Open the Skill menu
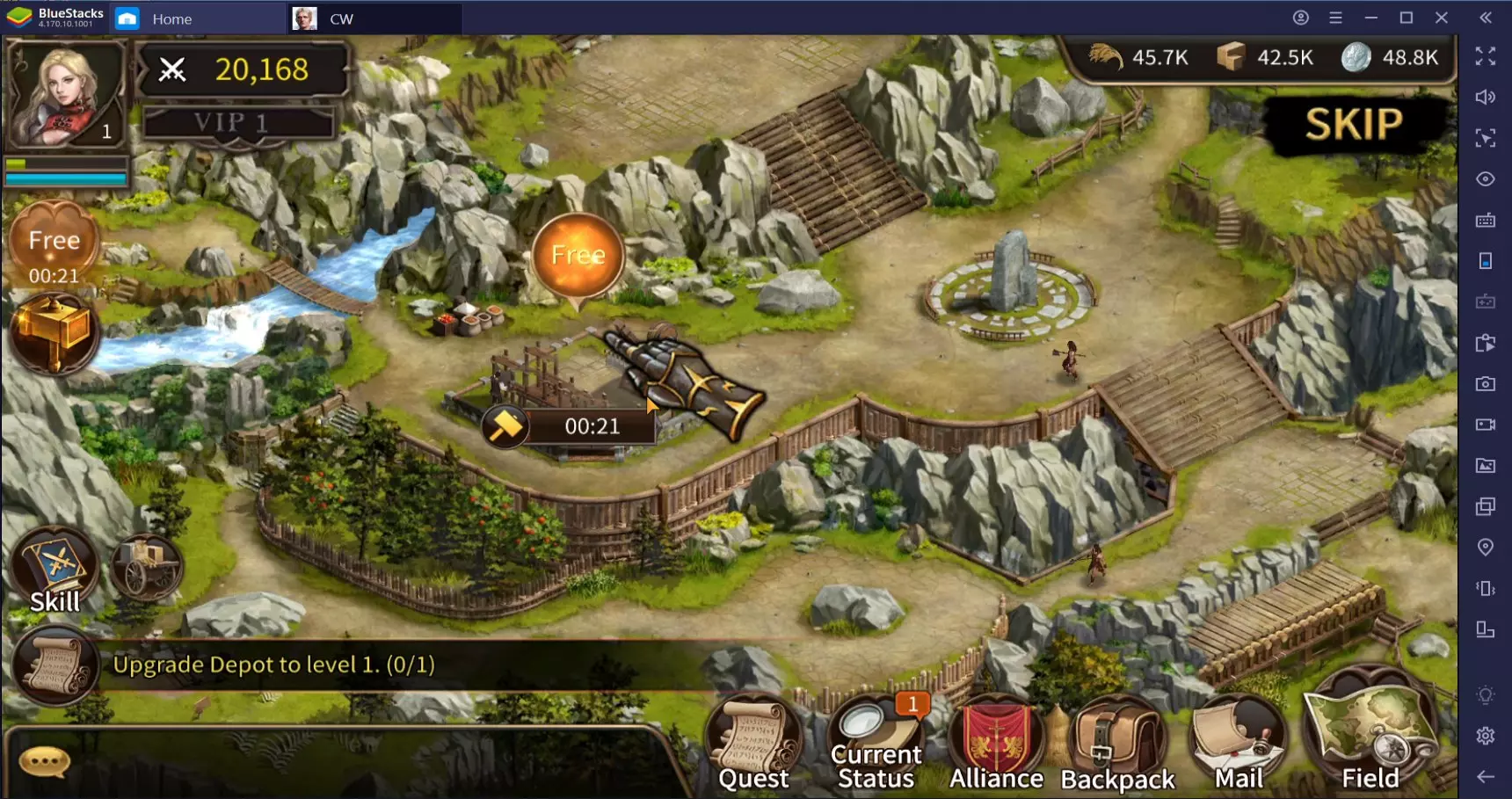The width and height of the screenshot is (1512, 799). click(x=55, y=570)
